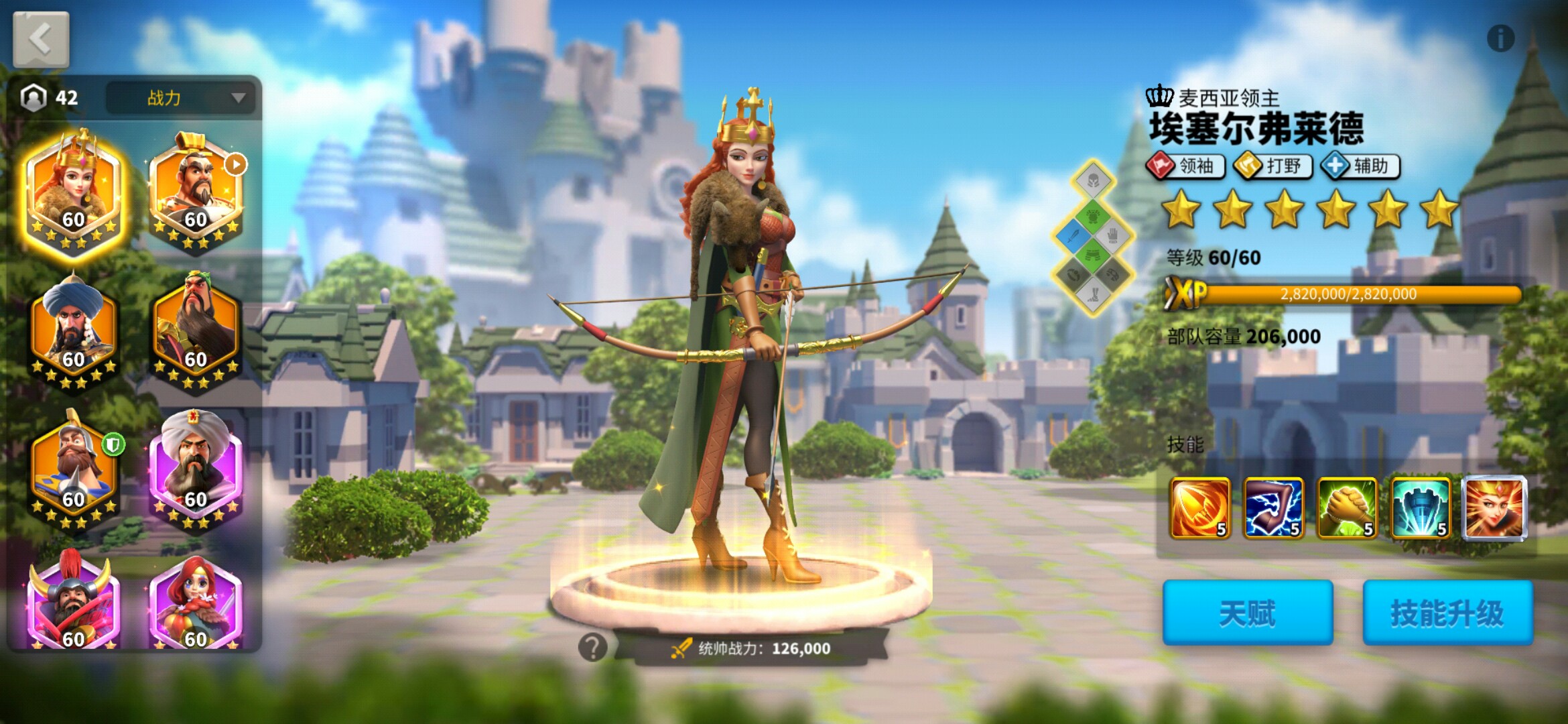This screenshot has width=1568, height=724.
Task: Select the teal fortress skill icon
Action: [x=1421, y=508]
